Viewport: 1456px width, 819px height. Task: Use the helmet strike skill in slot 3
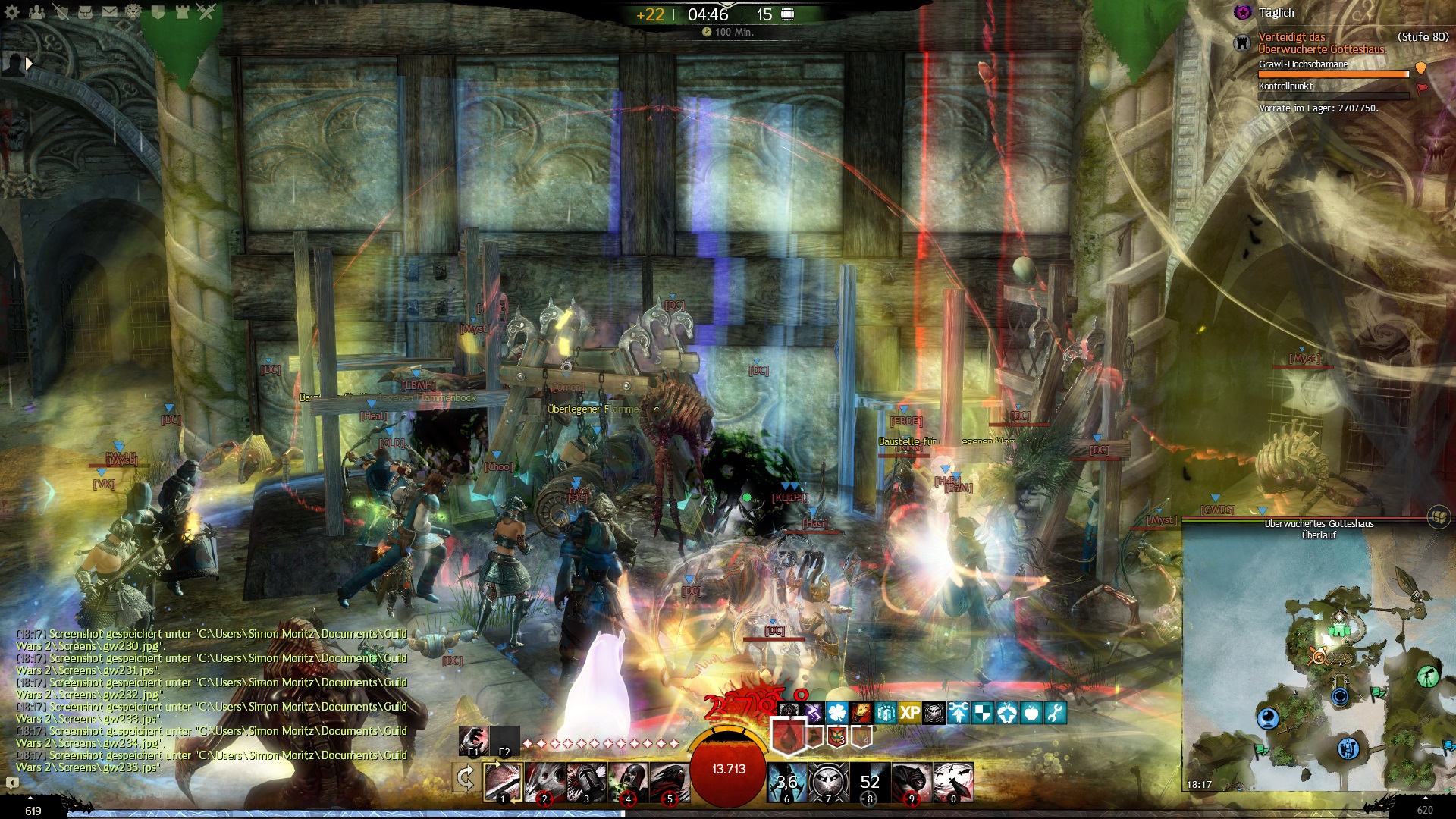click(x=586, y=782)
